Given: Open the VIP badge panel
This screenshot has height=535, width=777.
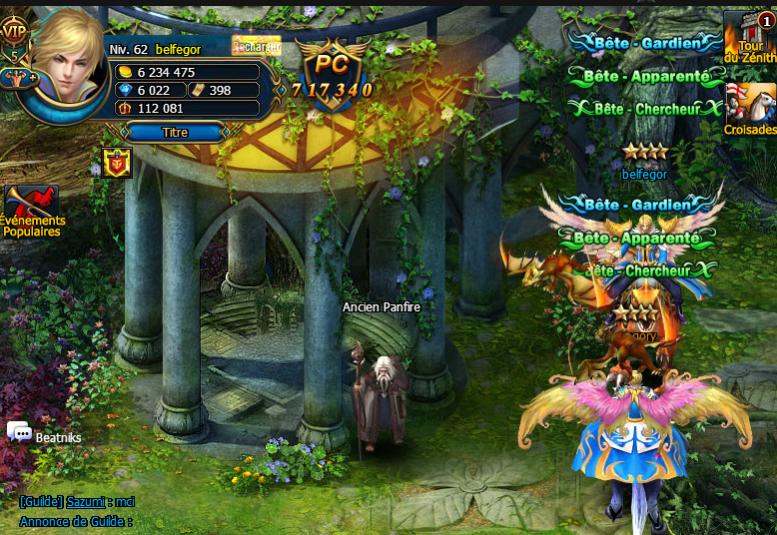Looking at the screenshot, I should 14,32.
